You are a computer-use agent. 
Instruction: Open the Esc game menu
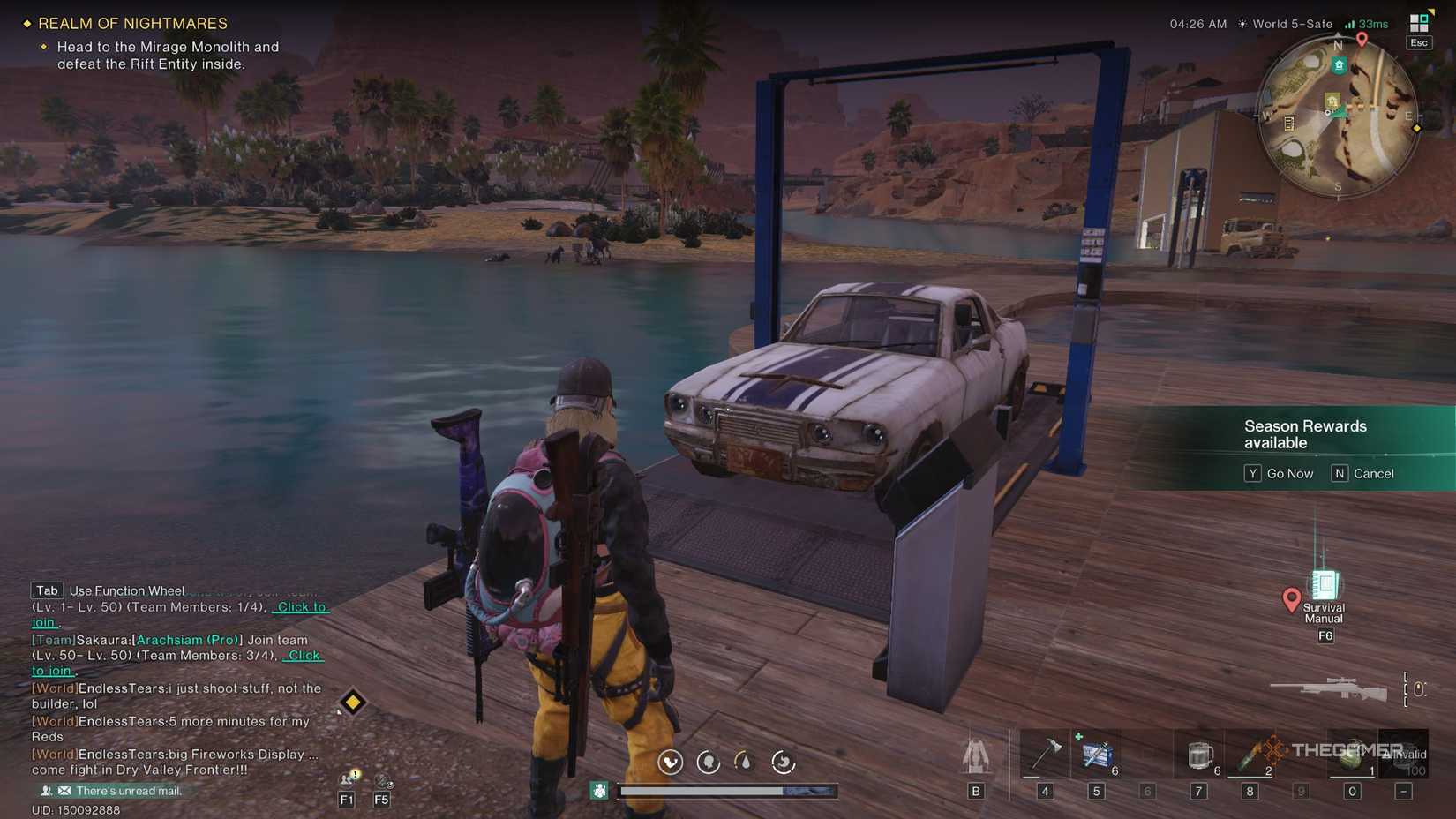[1418, 41]
